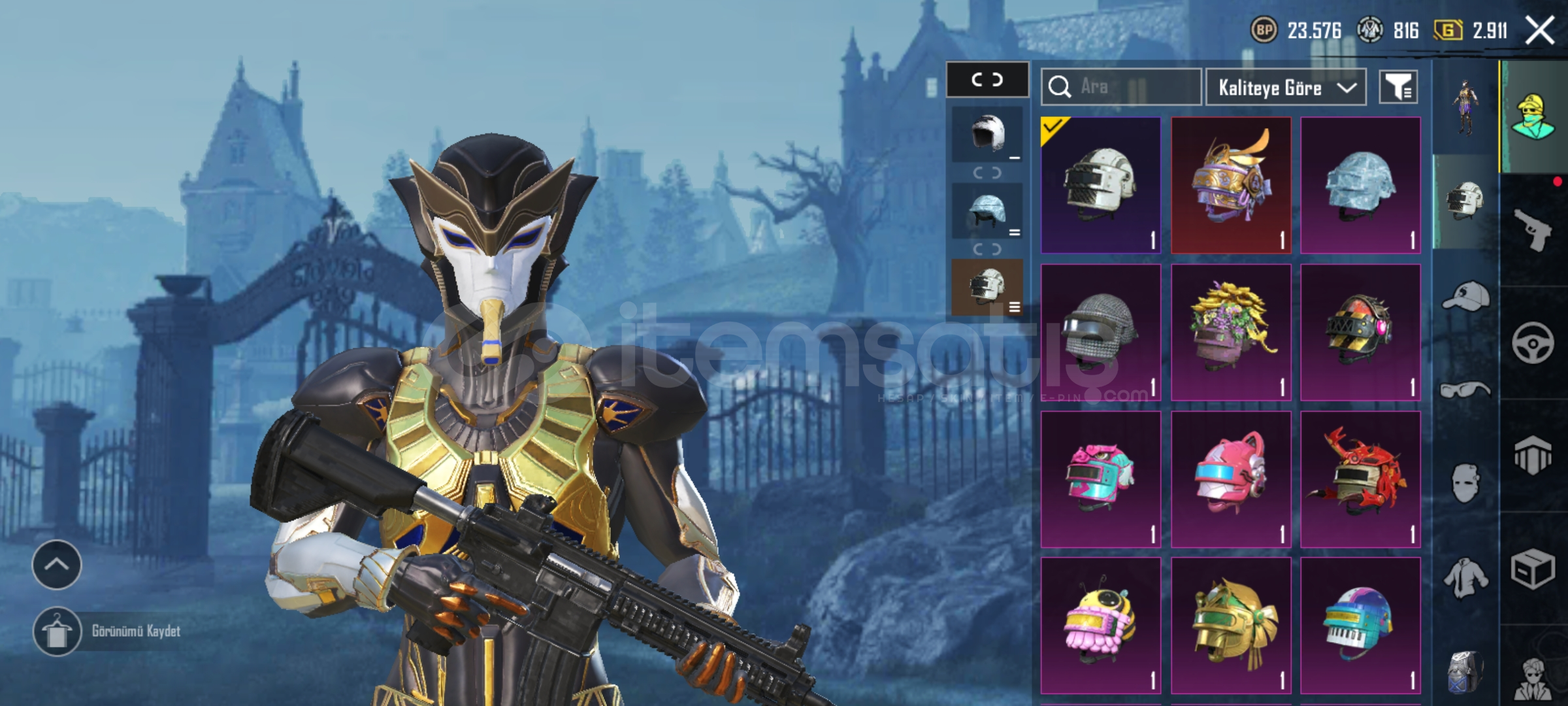
Task: Open the Kaliteye Göre sort dropdown
Action: pyautogui.click(x=1285, y=88)
